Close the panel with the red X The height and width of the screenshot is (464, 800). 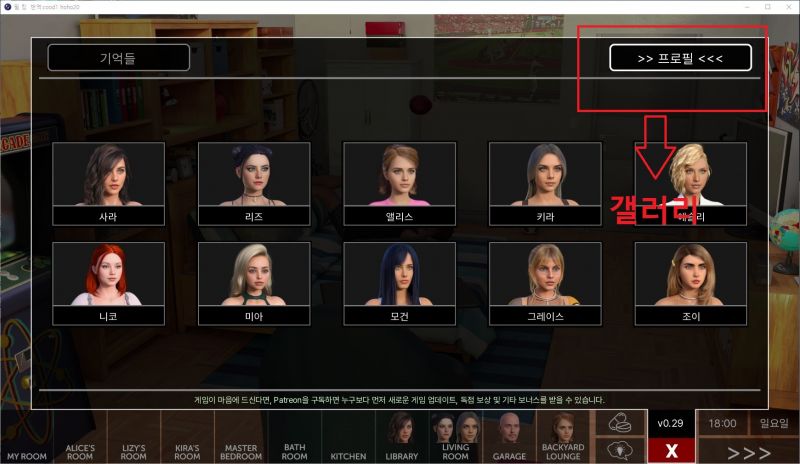(671, 450)
